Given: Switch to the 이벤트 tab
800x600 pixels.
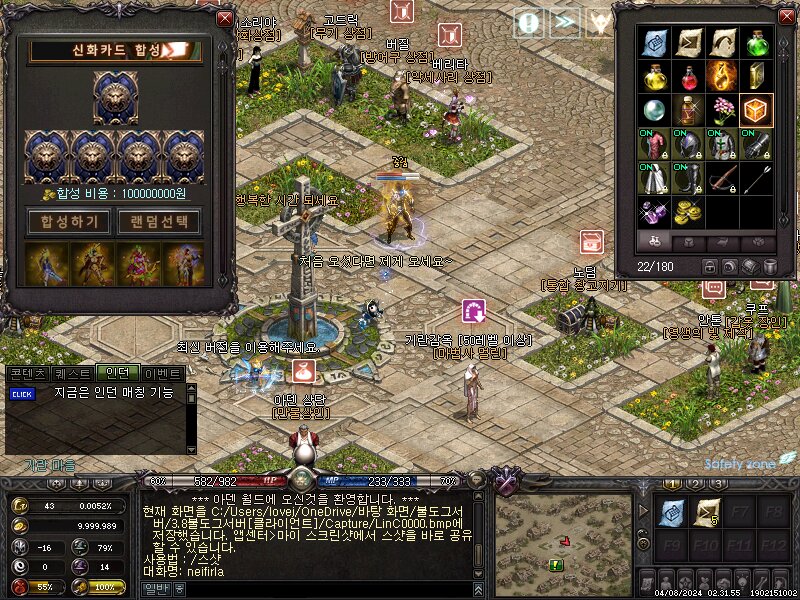Looking at the screenshot, I should [164, 373].
